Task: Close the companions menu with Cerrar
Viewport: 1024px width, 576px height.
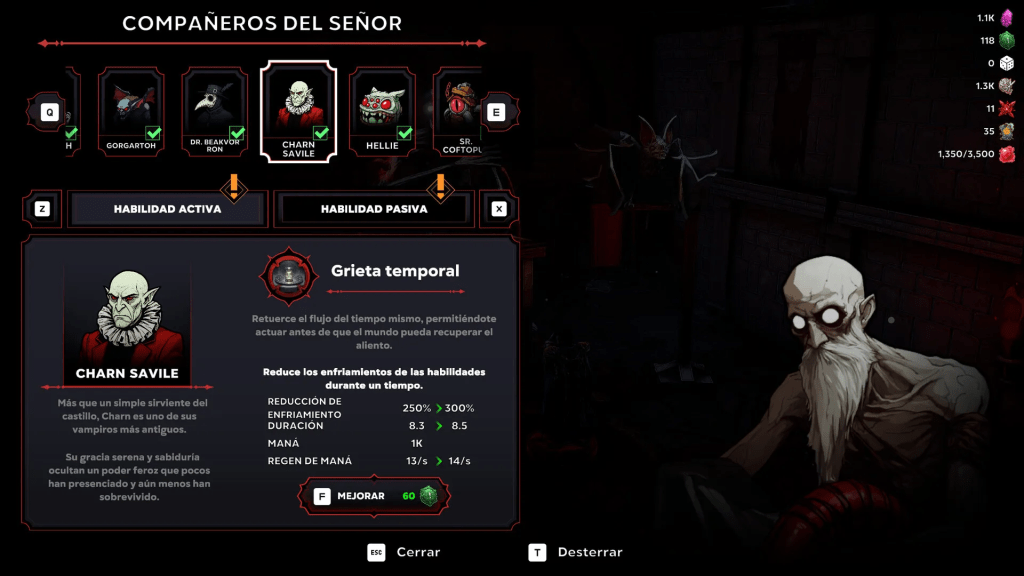Action: click(404, 552)
